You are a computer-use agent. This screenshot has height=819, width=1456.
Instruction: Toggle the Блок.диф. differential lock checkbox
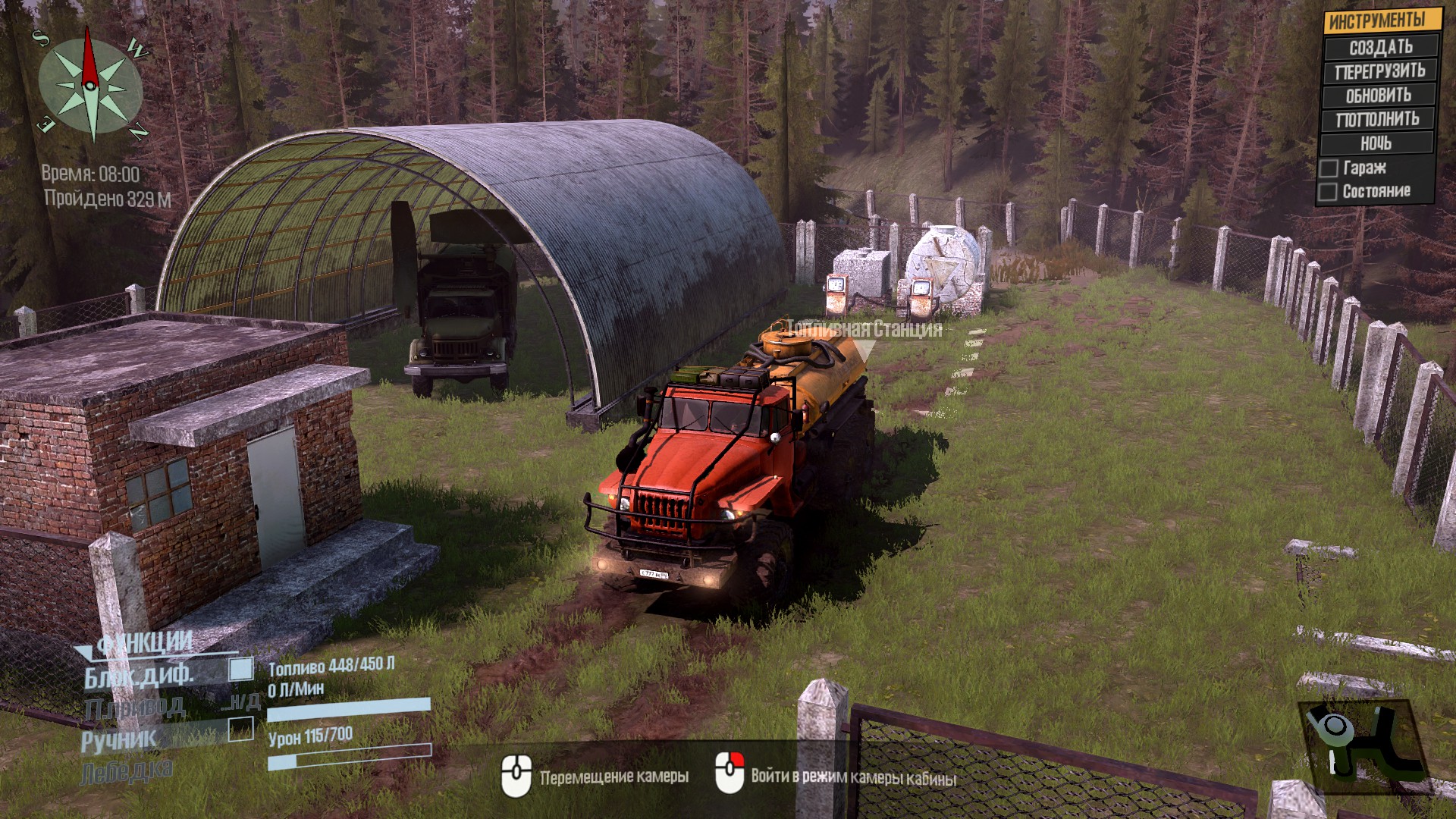(x=241, y=669)
